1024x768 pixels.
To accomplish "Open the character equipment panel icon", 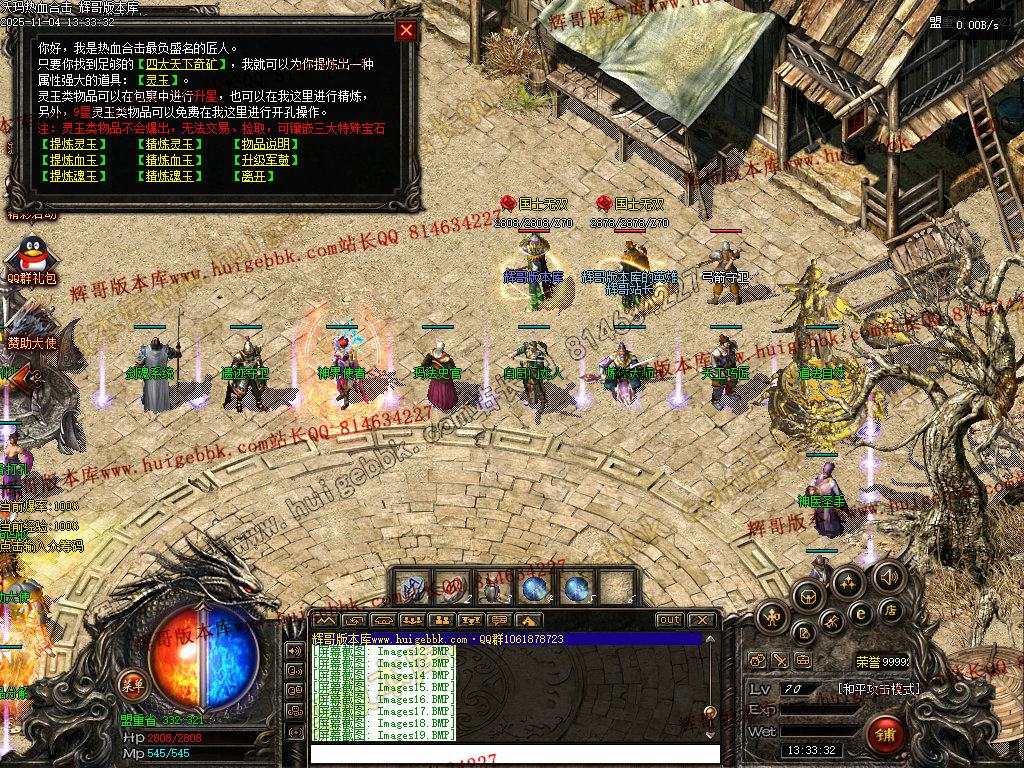I will click(x=771, y=617).
